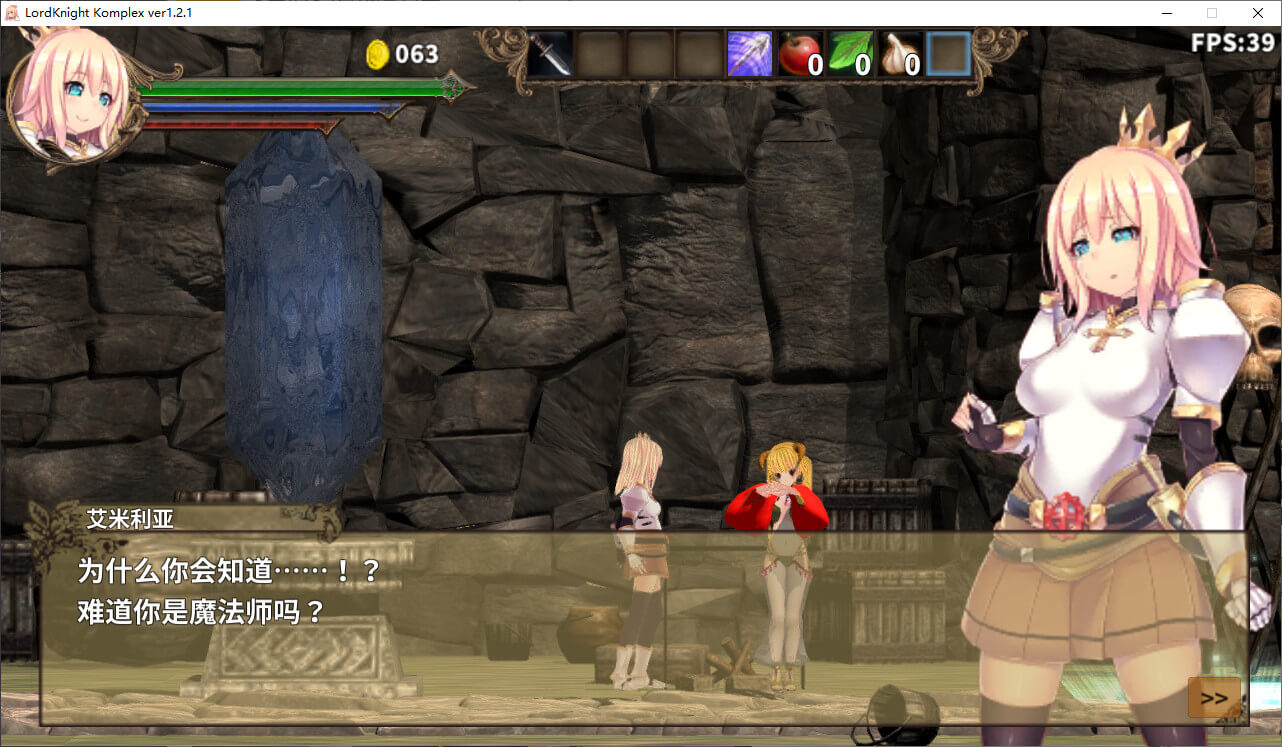Screen dimensions: 1282x747
Task: Choose the garlic bulb item slot
Action: tap(899, 53)
